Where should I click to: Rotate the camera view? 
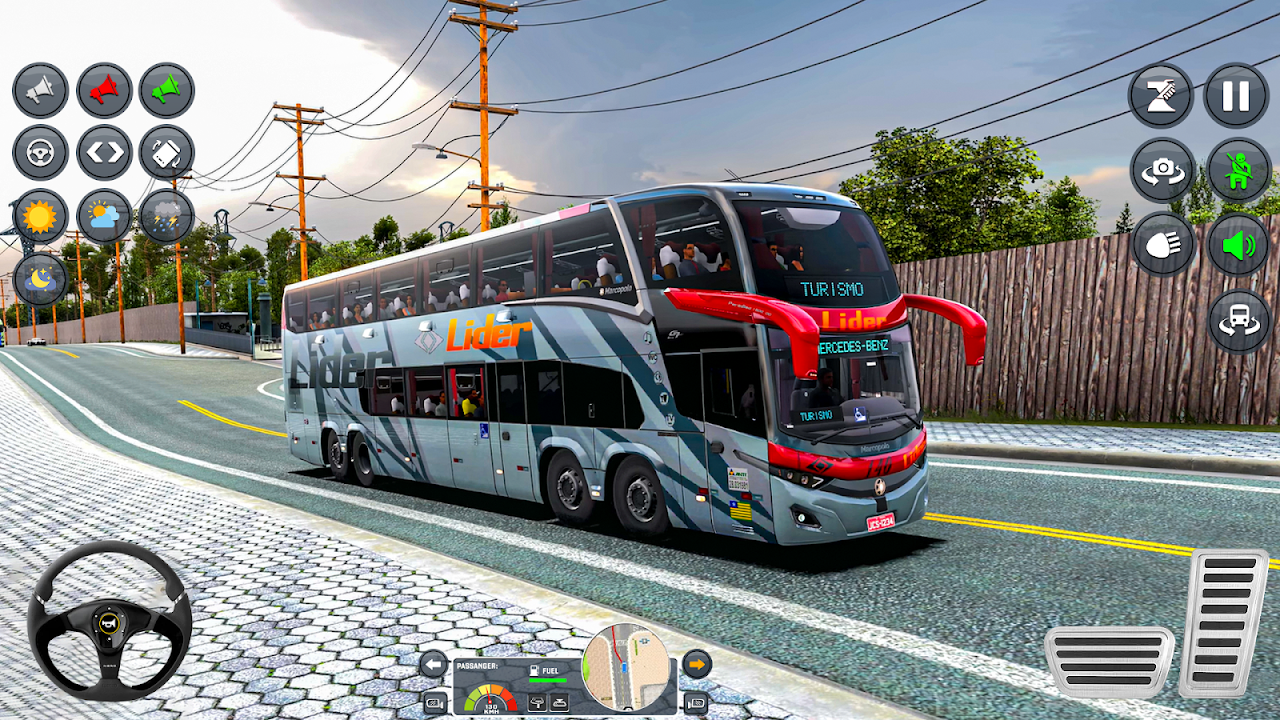pos(1162,170)
